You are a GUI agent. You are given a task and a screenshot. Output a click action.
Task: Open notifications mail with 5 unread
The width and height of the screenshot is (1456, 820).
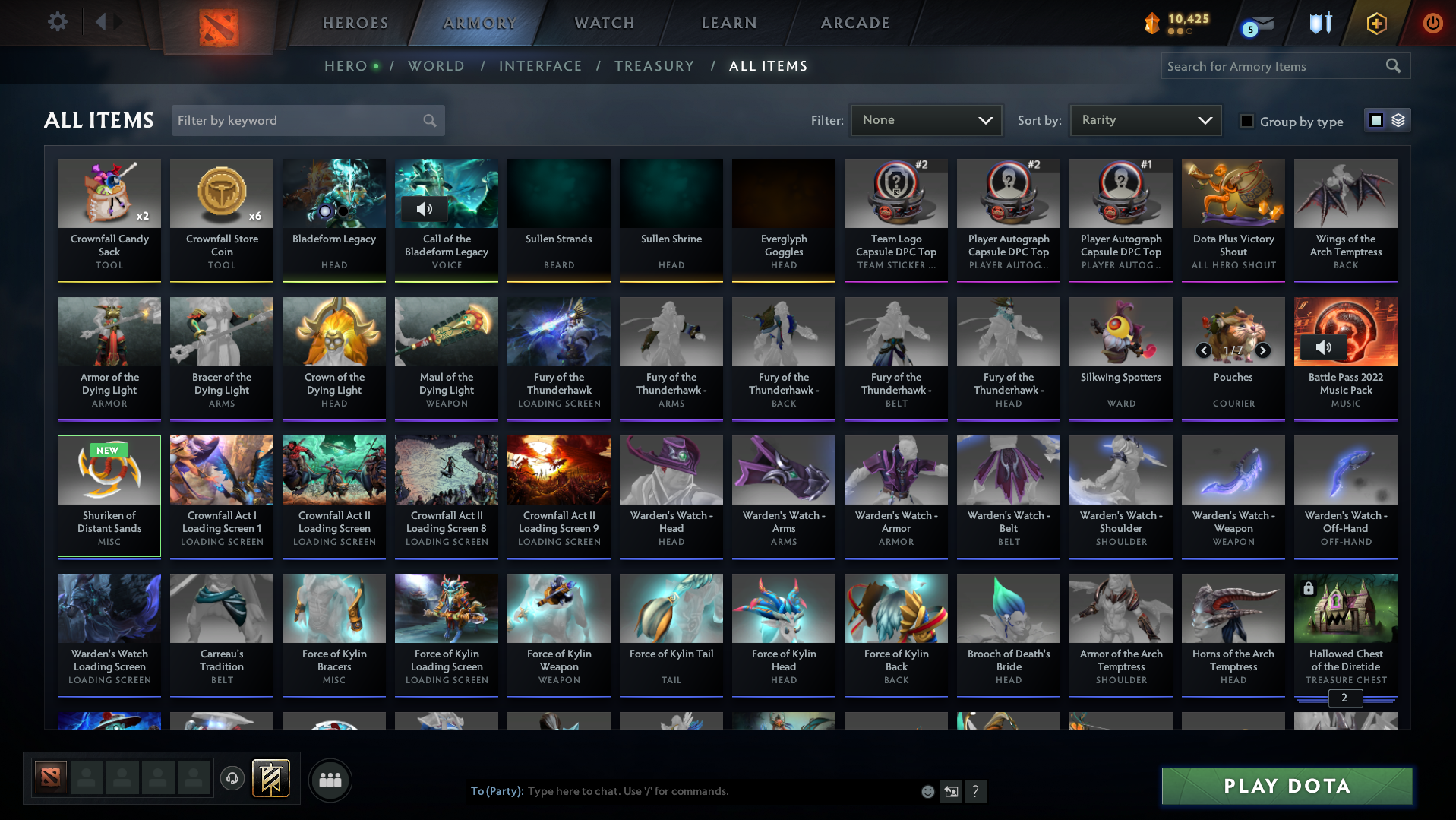[x=1258, y=24]
